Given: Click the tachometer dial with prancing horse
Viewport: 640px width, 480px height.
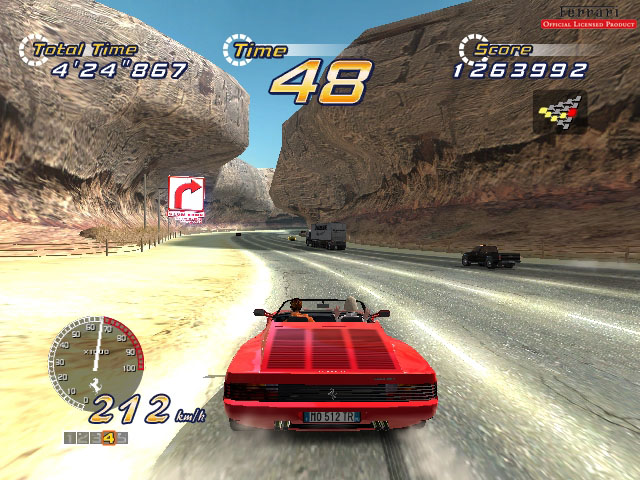Looking at the screenshot, I should point(96,361).
